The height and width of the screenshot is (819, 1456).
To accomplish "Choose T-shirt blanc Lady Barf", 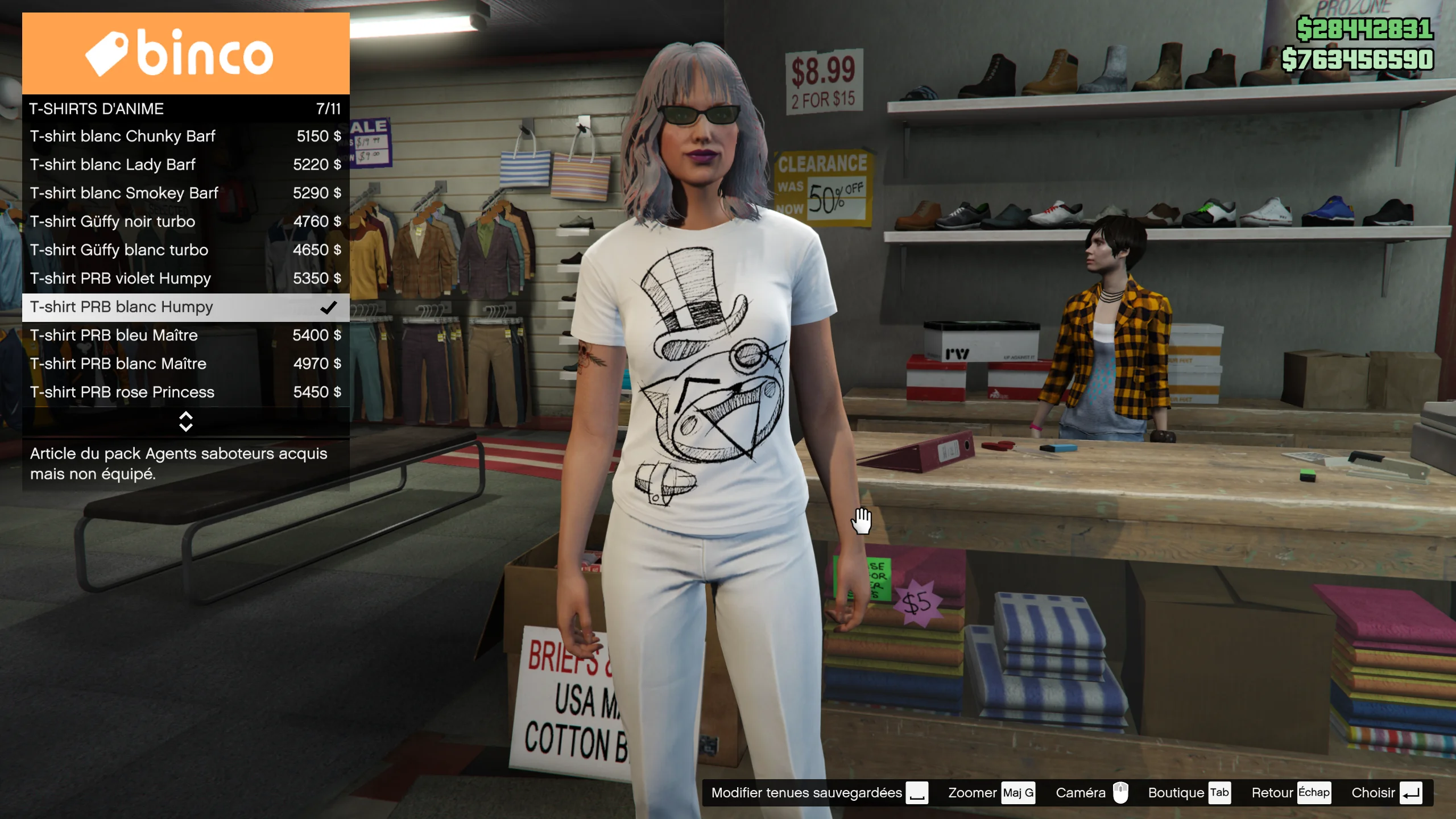I will (x=185, y=165).
